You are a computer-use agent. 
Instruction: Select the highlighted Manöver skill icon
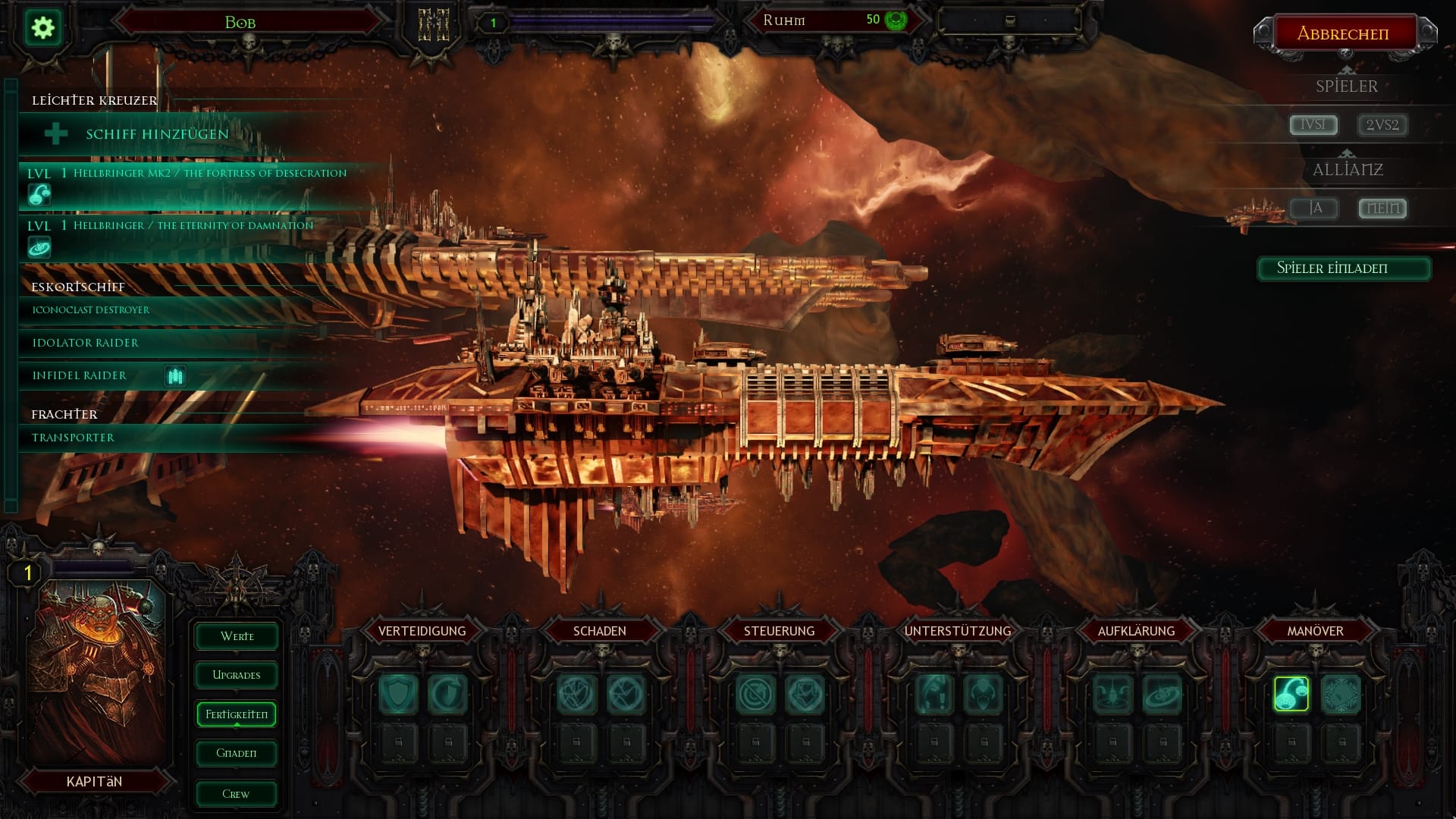click(1291, 694)
